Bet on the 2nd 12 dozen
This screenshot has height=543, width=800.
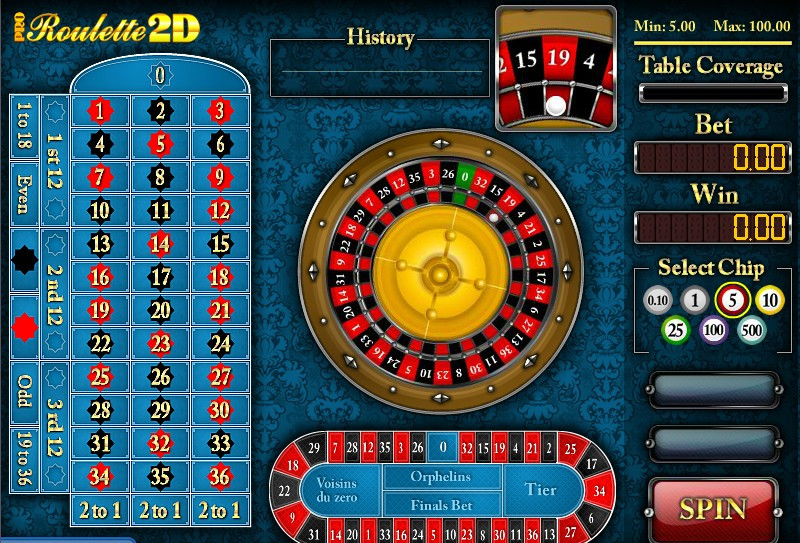(55, 294)
